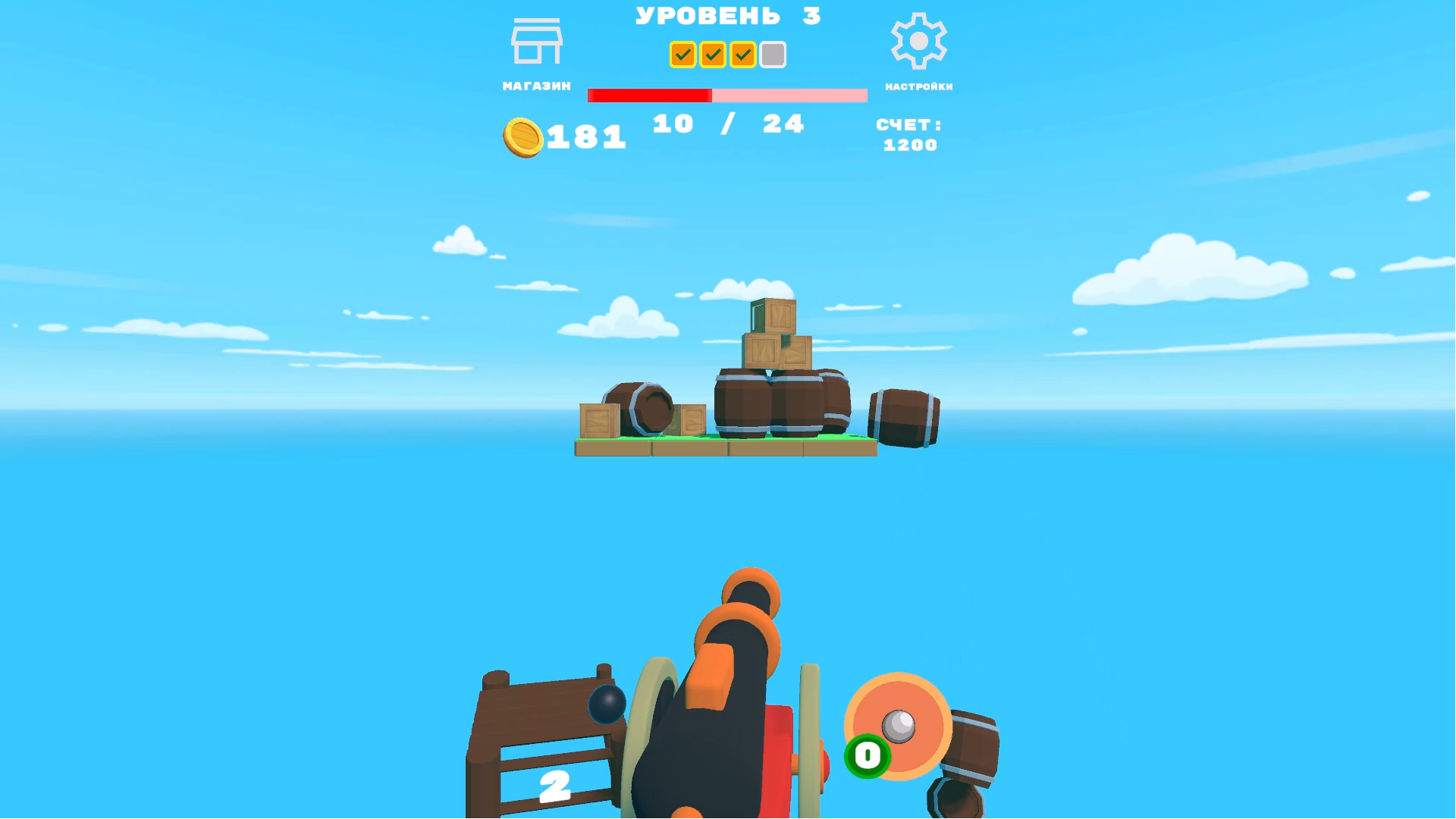1456x819 pixels.
Task: Click the МАГАЗИН text label
Action: click(536, 85)
